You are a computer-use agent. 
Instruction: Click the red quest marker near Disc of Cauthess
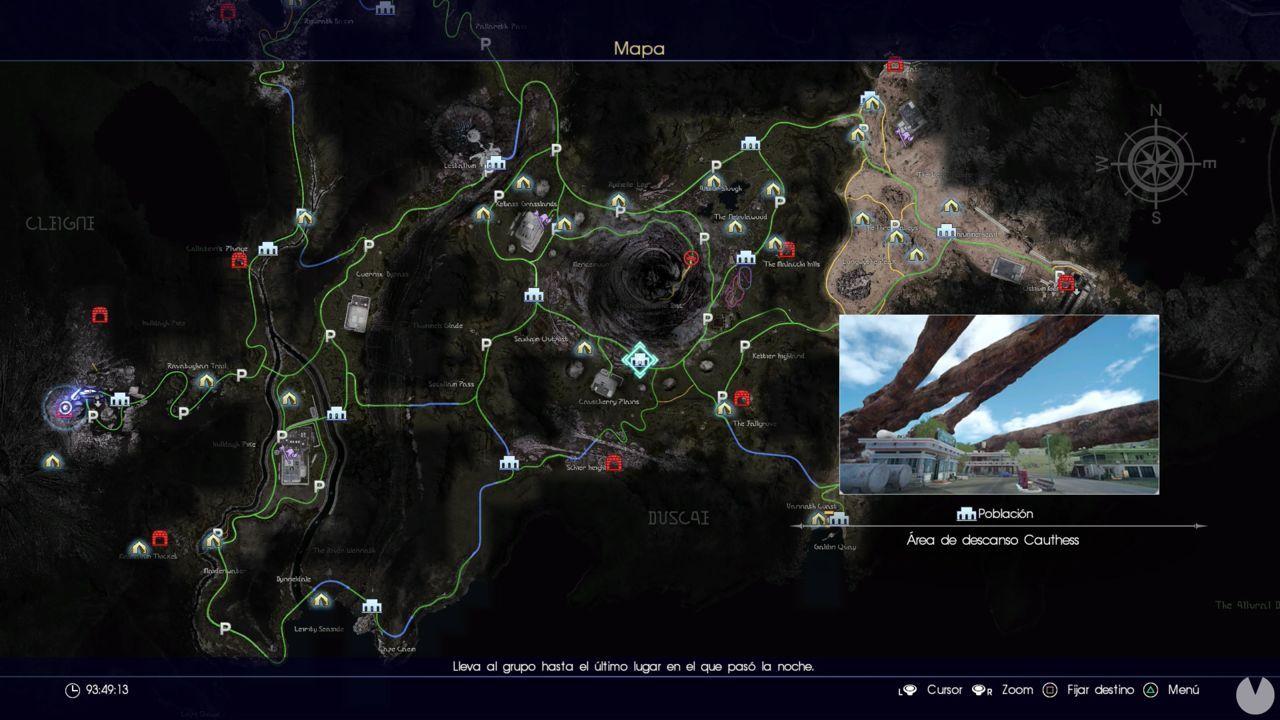[x=690, y=258]
